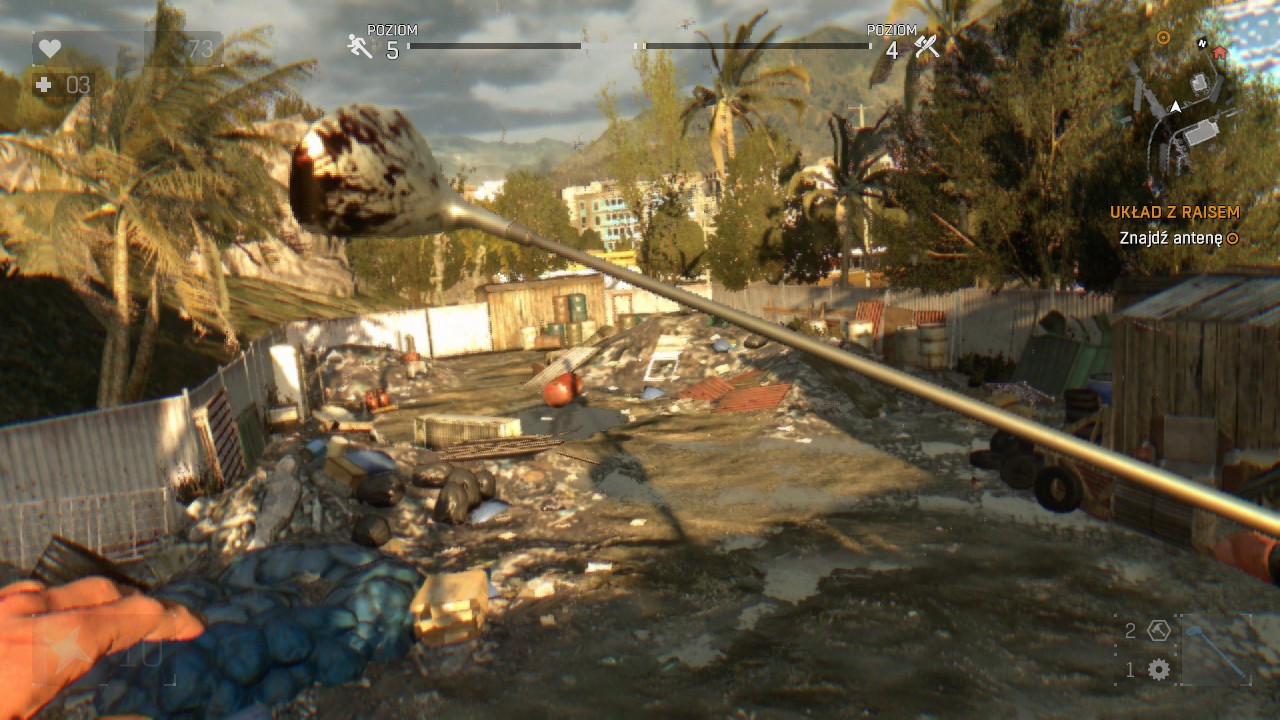Screen dimensions: 1280x720
Task: Select the UKŁAD Z RAISEM quest title
Action: pos(1175,212)
